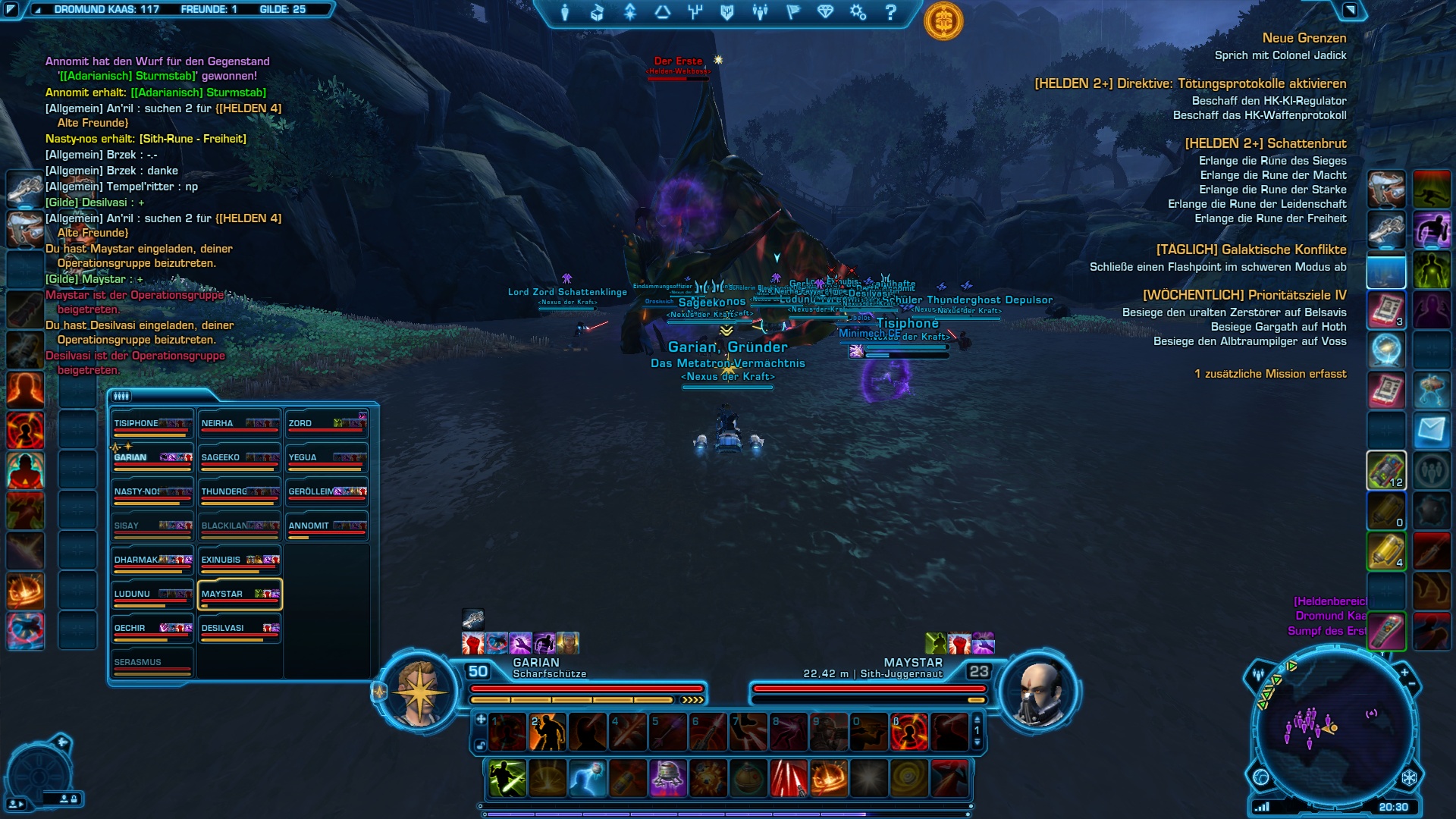
Task: Select the Schattenbrut heroic mission entry
Action: (x=1266, y=143)
